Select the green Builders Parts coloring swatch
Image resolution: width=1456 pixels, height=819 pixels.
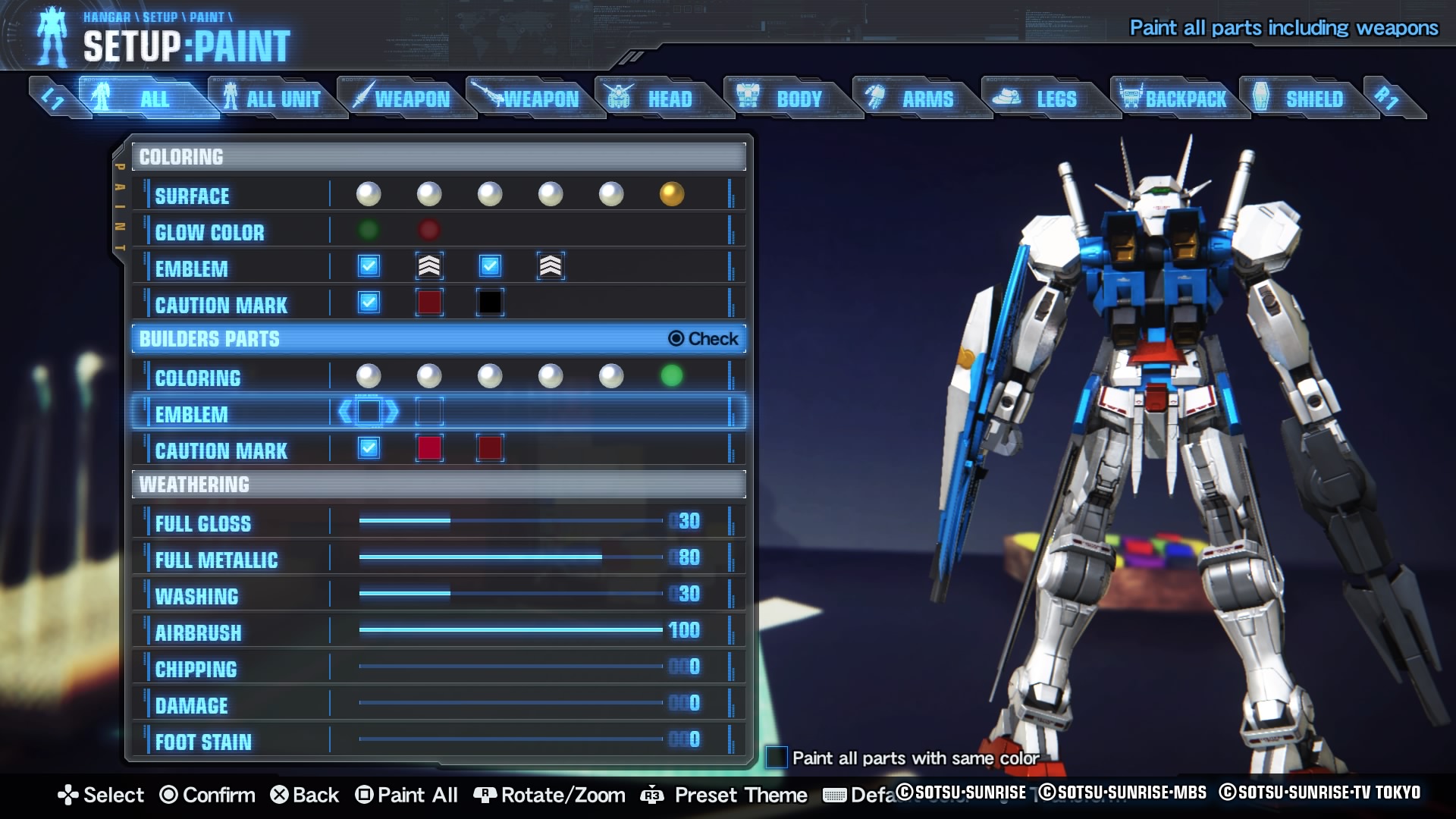tap(672, 375)
